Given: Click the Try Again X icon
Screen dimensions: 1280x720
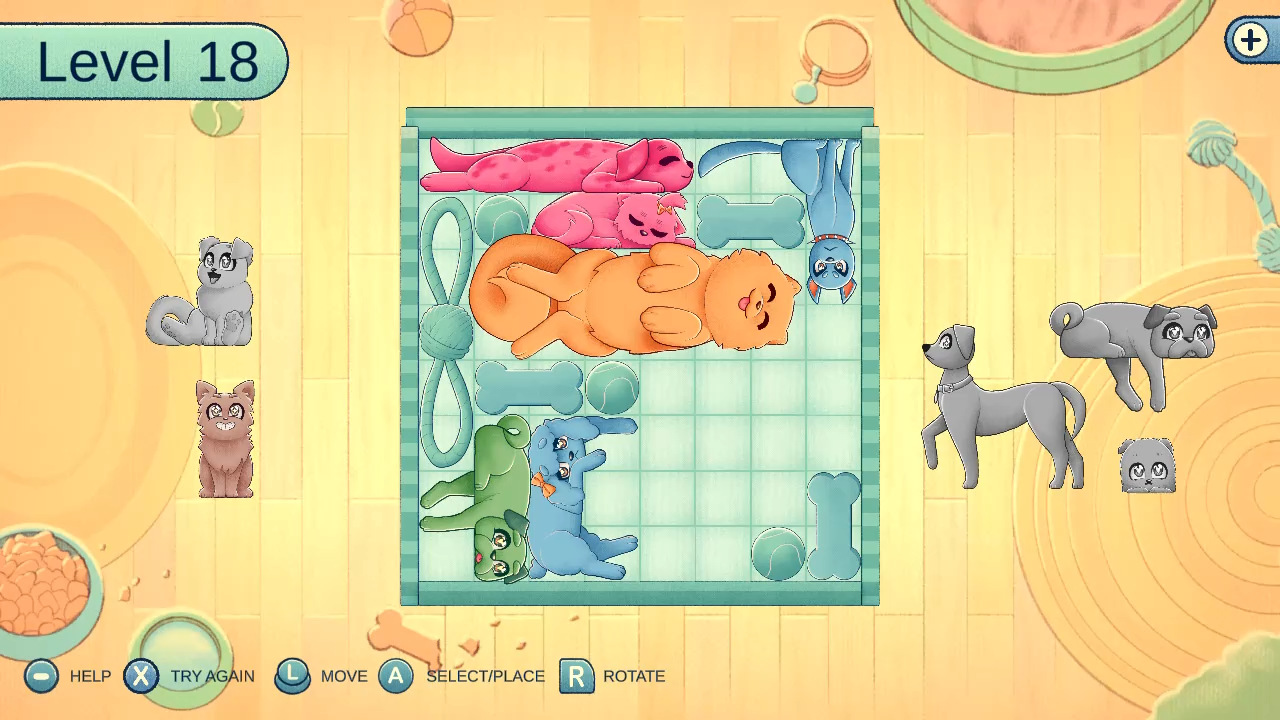Looking at the screenshot, I should 142,676.
